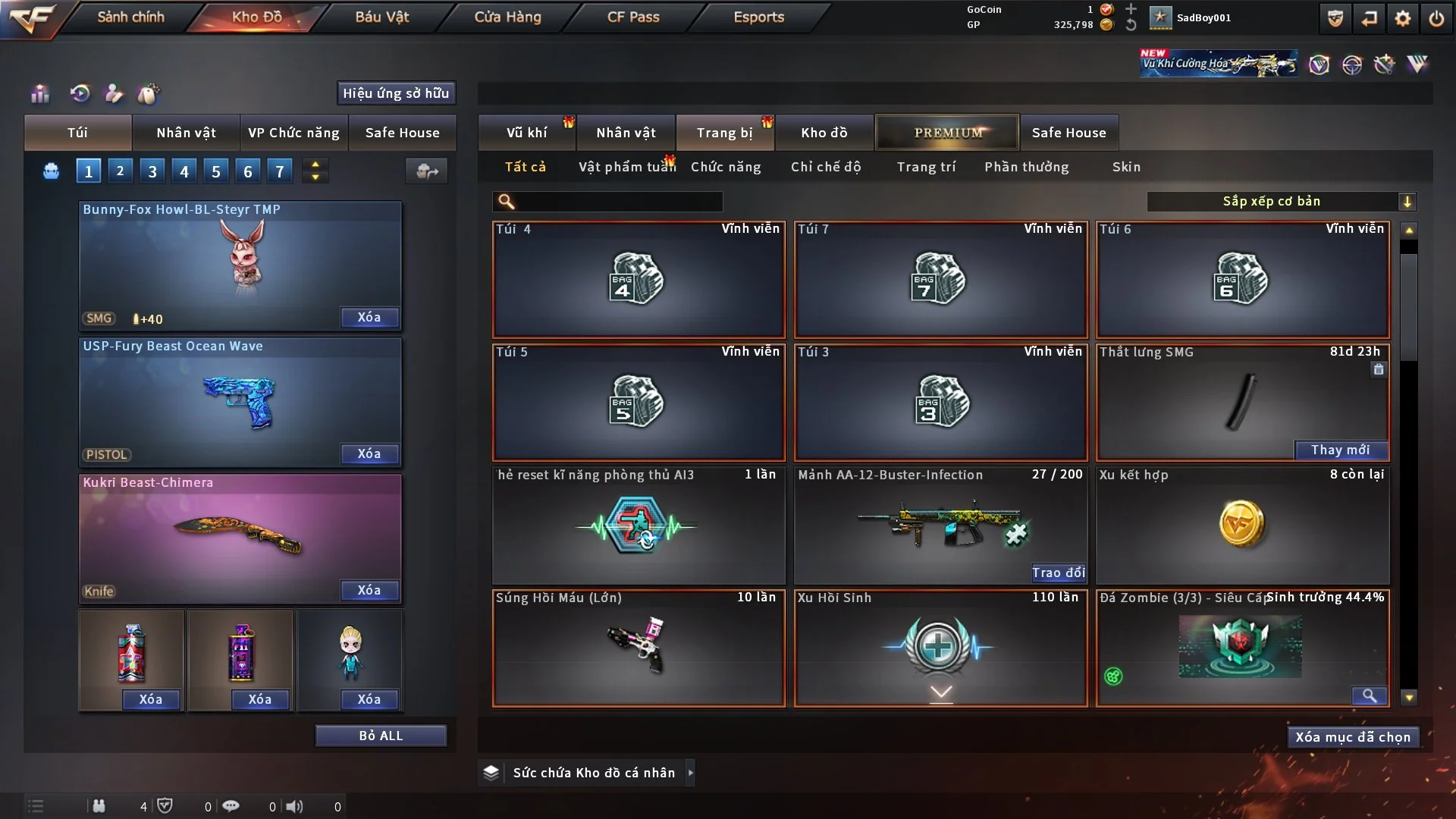Show the Chức năng item filter
The image size is (1456, 819).
(x=726, y=167)
